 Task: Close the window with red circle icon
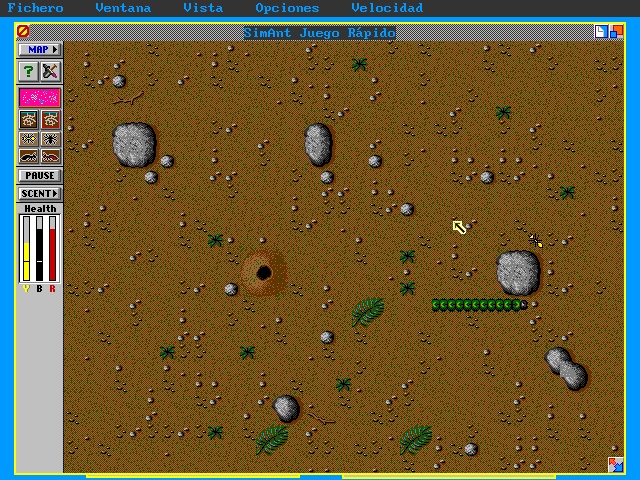pyautogui.click(x=23, y=32)
